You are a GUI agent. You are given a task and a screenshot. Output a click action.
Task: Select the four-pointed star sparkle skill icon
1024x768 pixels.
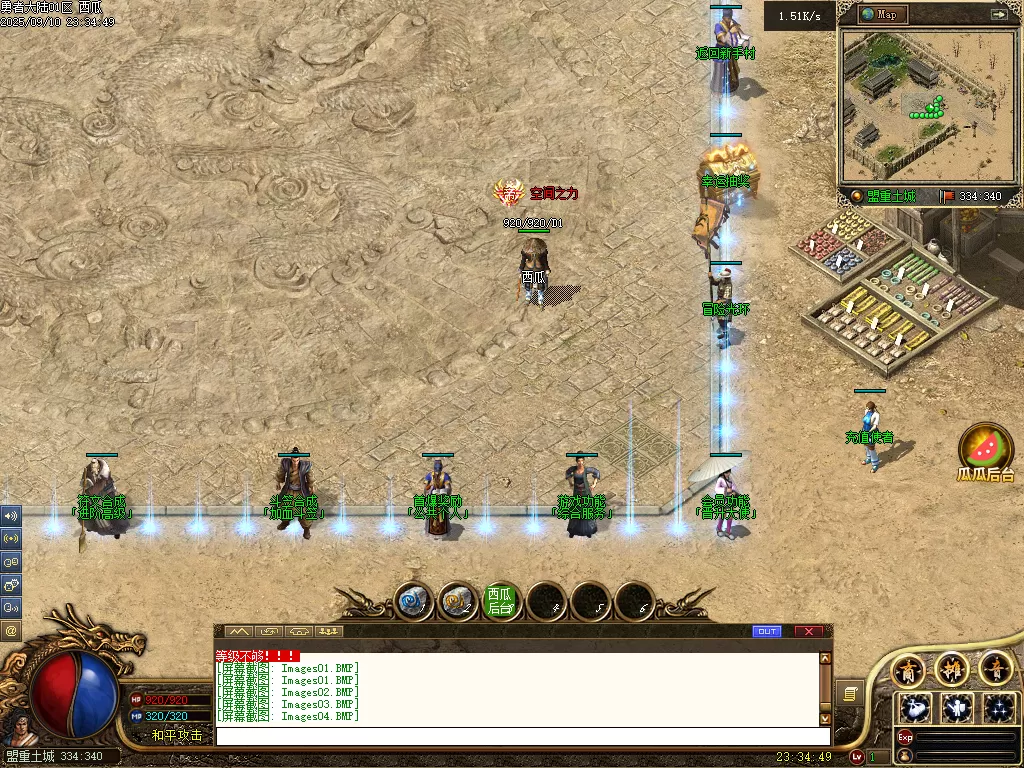pyautogui.click(x=999, y=707)
